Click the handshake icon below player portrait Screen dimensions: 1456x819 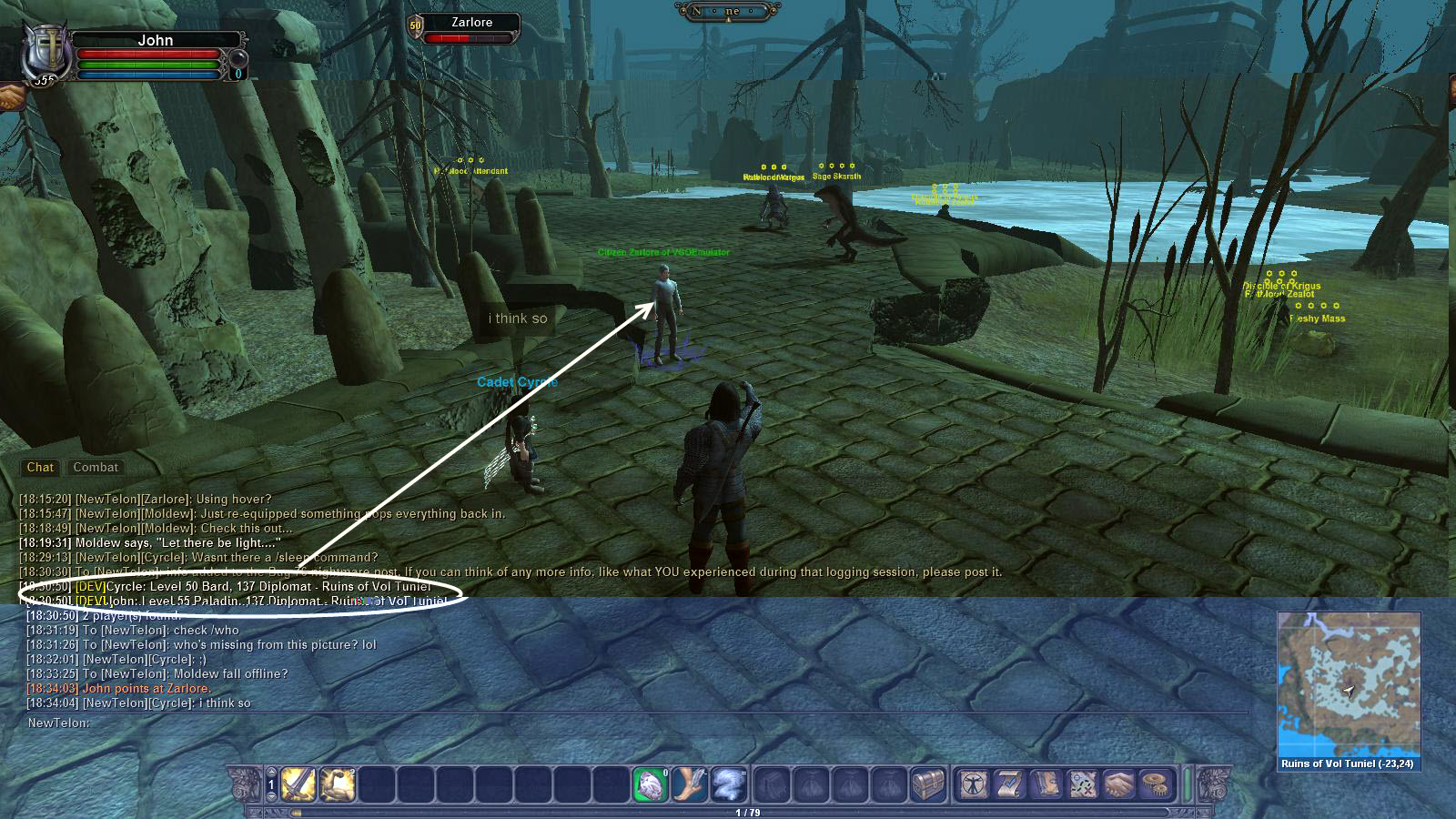click(11, 97)
